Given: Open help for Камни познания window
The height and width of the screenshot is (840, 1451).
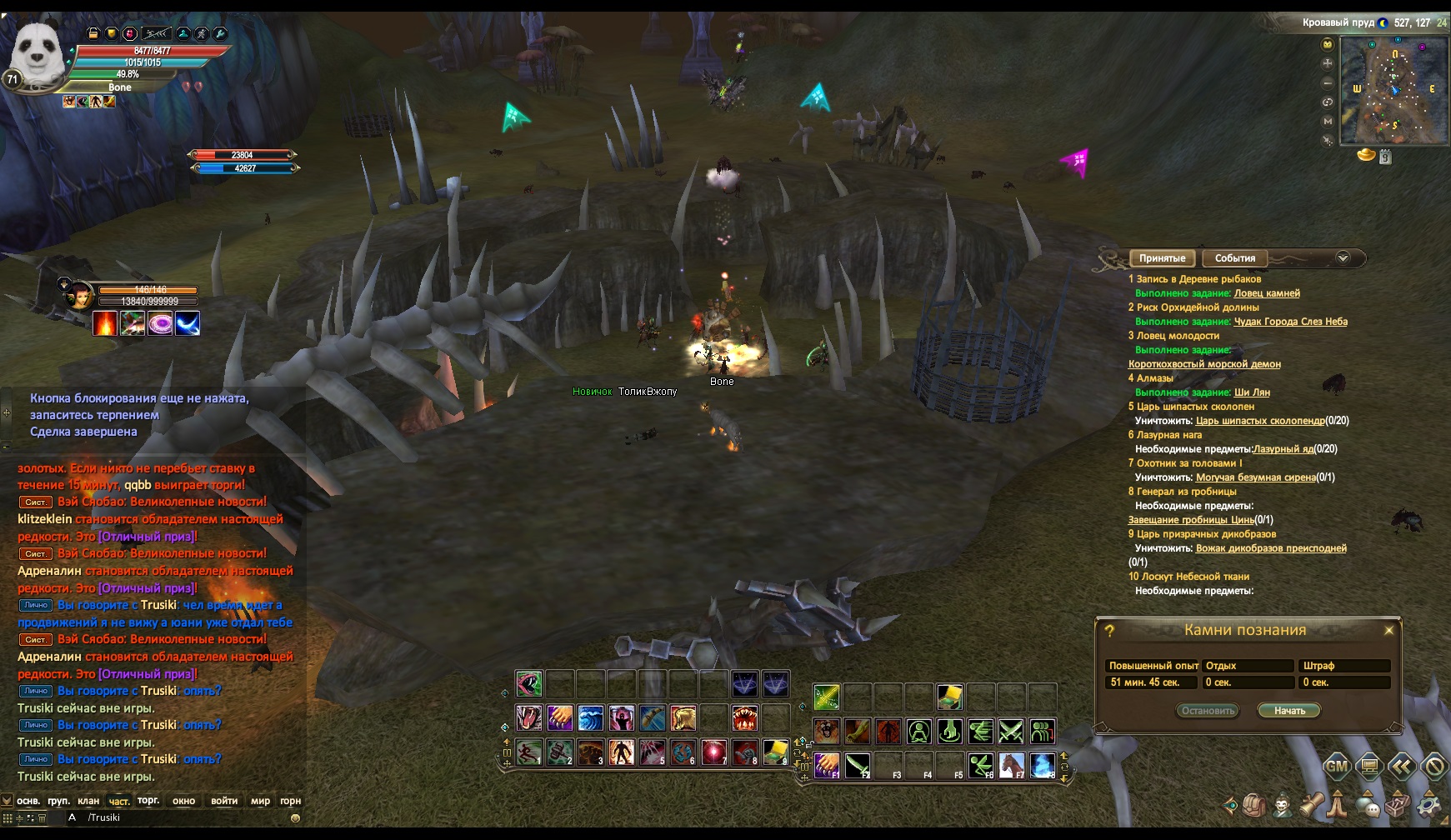Looking at the screenshot, I should click(x=1109, y=632).
